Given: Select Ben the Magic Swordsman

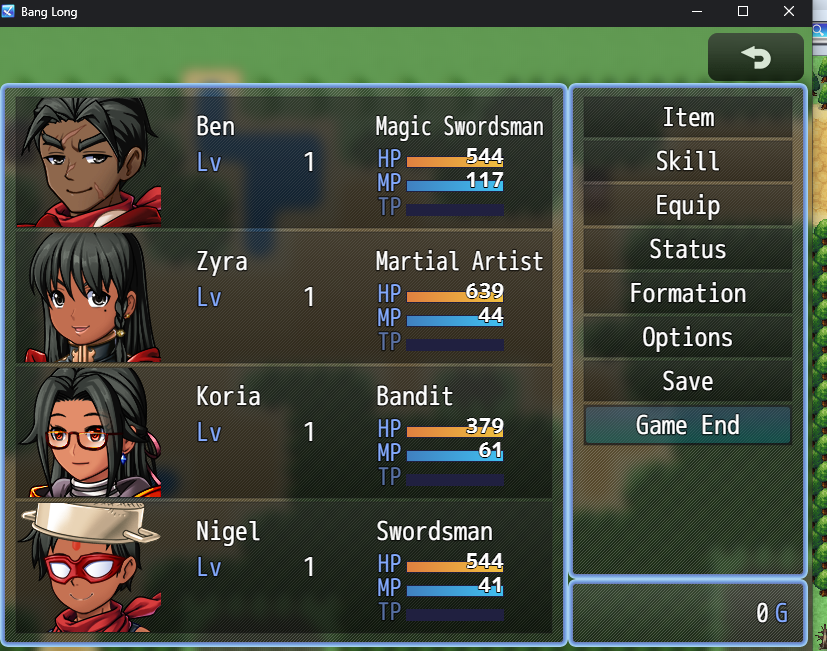Looking at the screenshot, I should coord(284,162).
